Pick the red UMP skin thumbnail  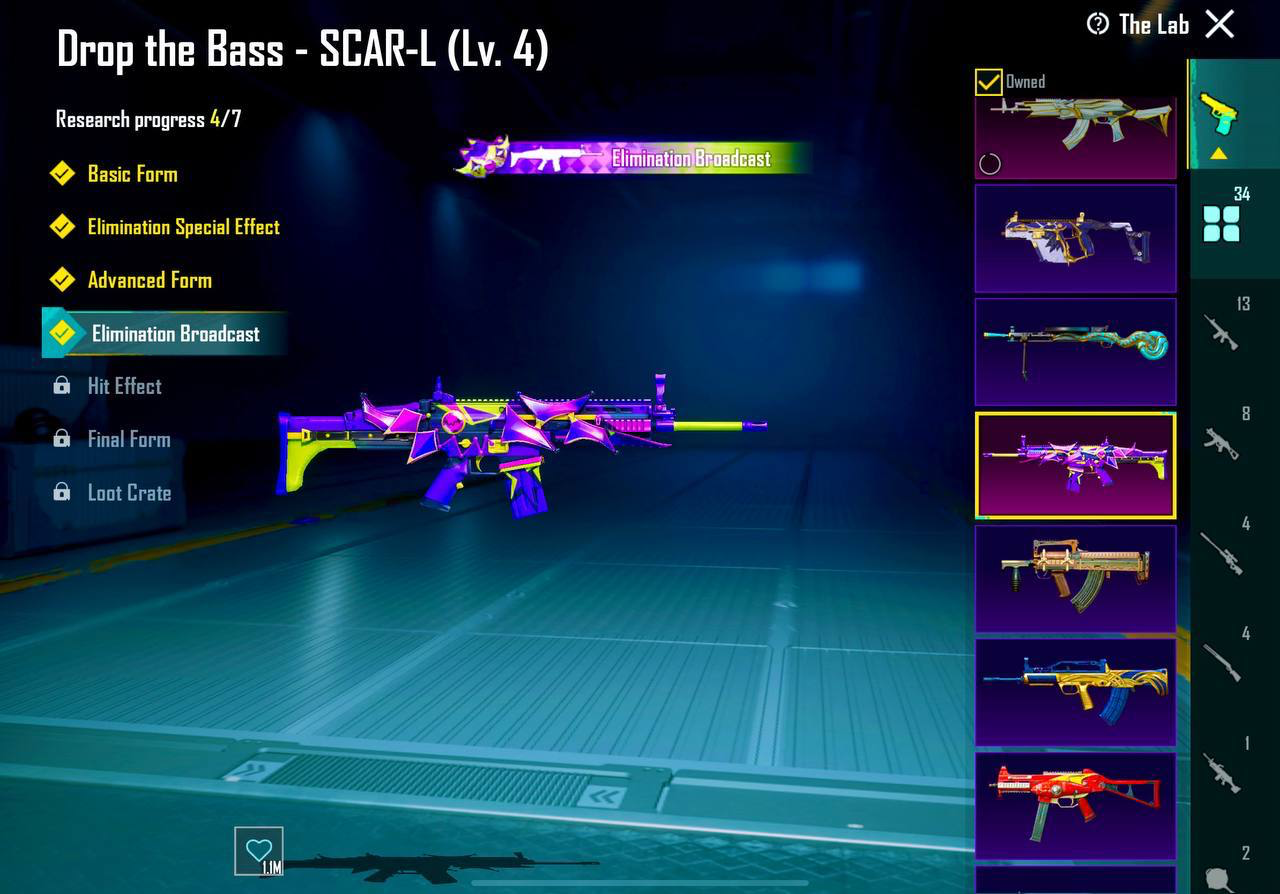click(1075, 805)
